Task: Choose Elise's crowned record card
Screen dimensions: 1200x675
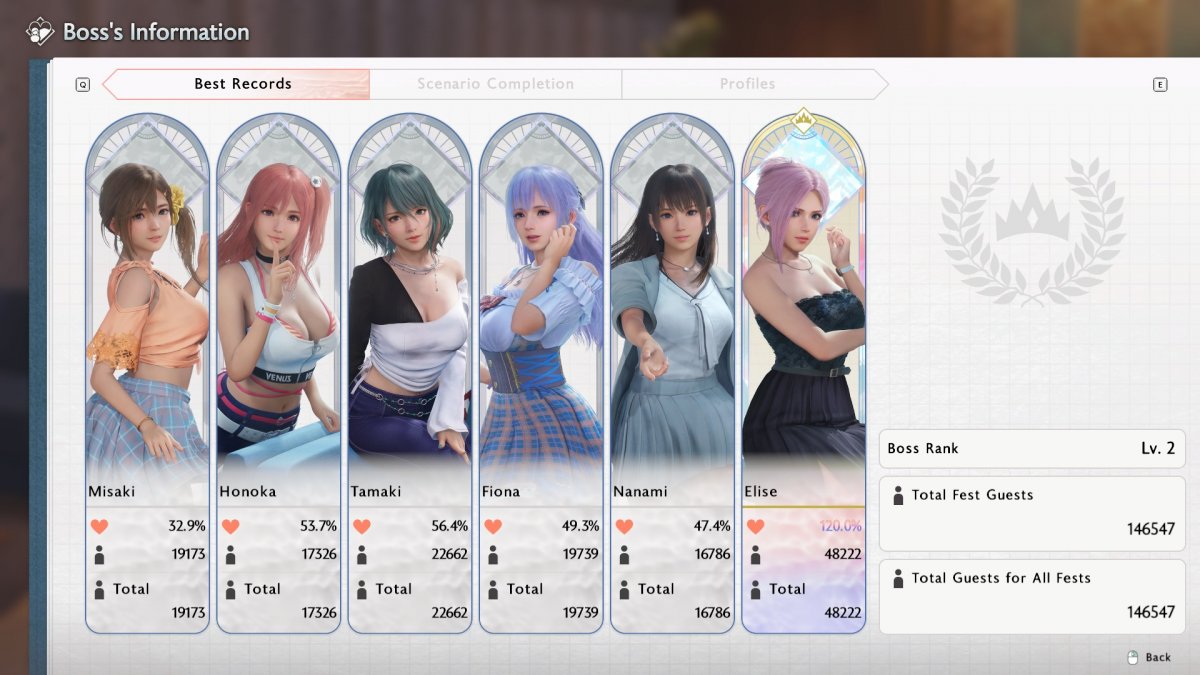Action: coord(803,372)
